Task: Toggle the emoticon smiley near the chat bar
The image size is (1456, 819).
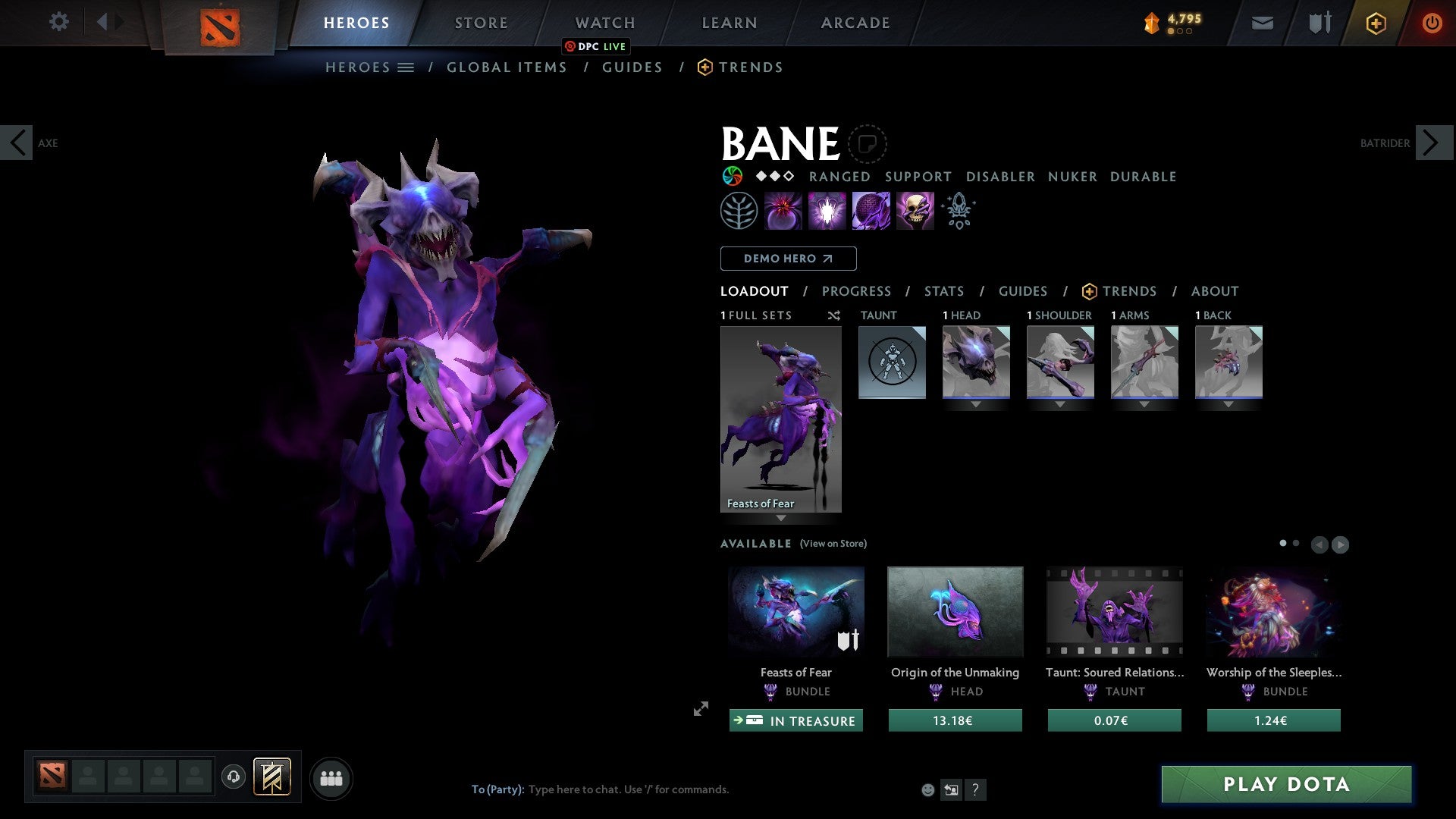Action: 927,789
